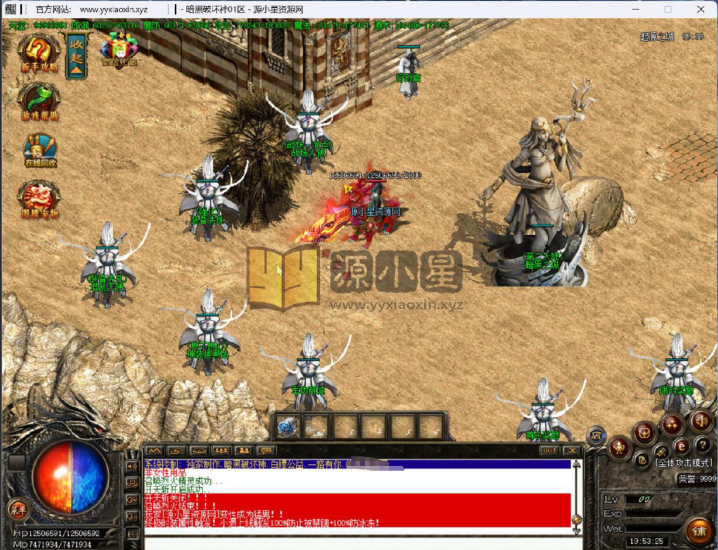
Task: Collapse the icon panel with 收起
Action: click(x=77, y=51)
